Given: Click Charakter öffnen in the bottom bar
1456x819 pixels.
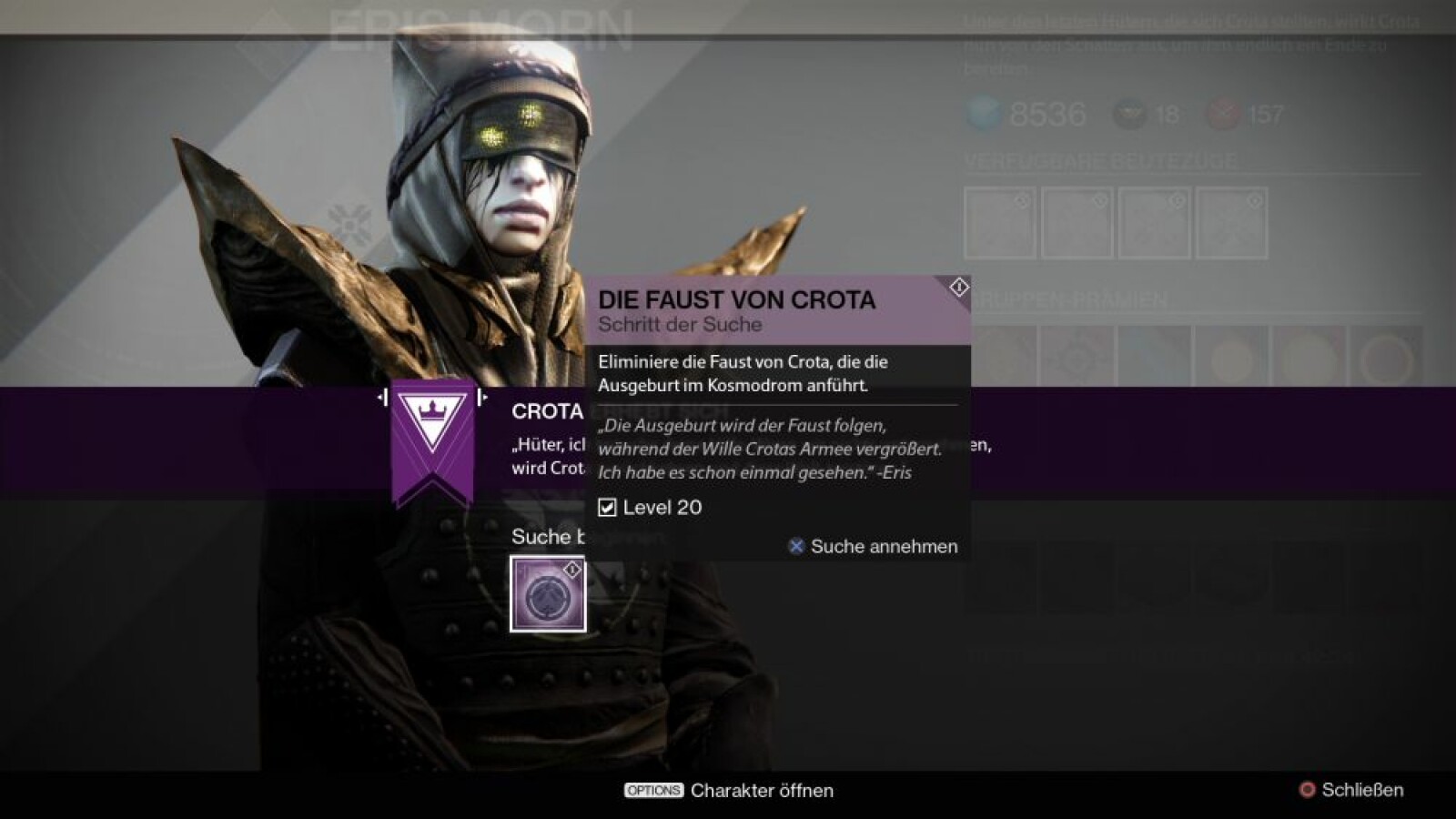Looking at the screenshot, I should pyautogui.click(x=761, y=791).
